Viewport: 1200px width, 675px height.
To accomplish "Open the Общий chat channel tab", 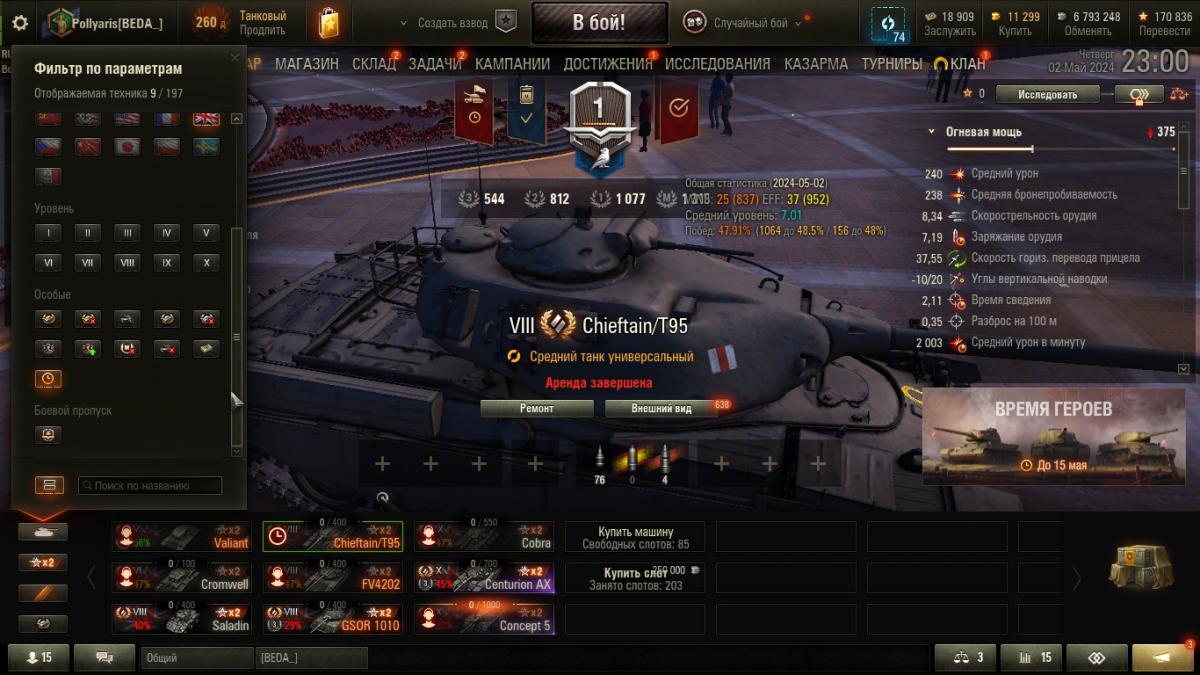I will click(x=197, y=658).
